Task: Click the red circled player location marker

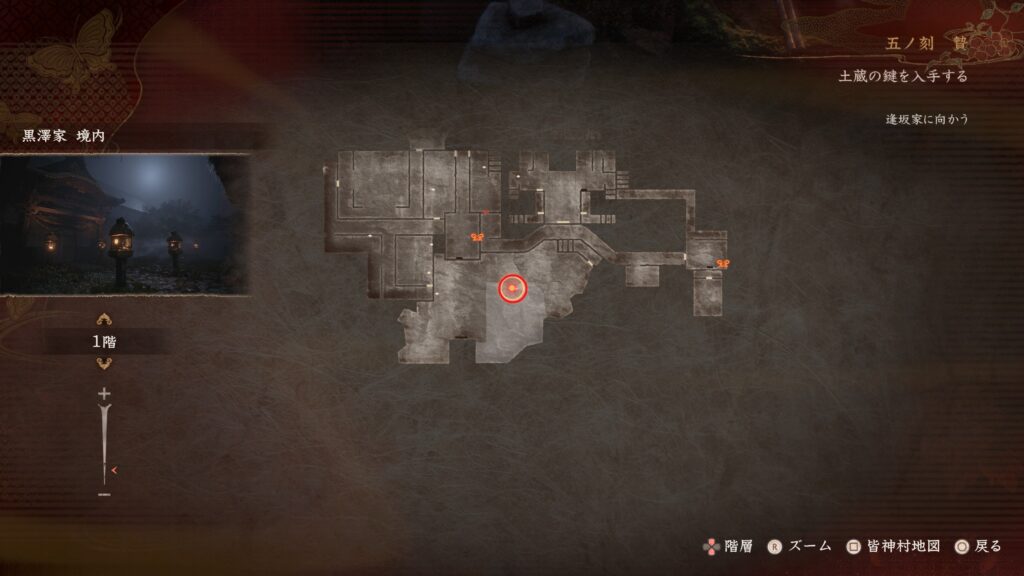Action: click(512, 289)
